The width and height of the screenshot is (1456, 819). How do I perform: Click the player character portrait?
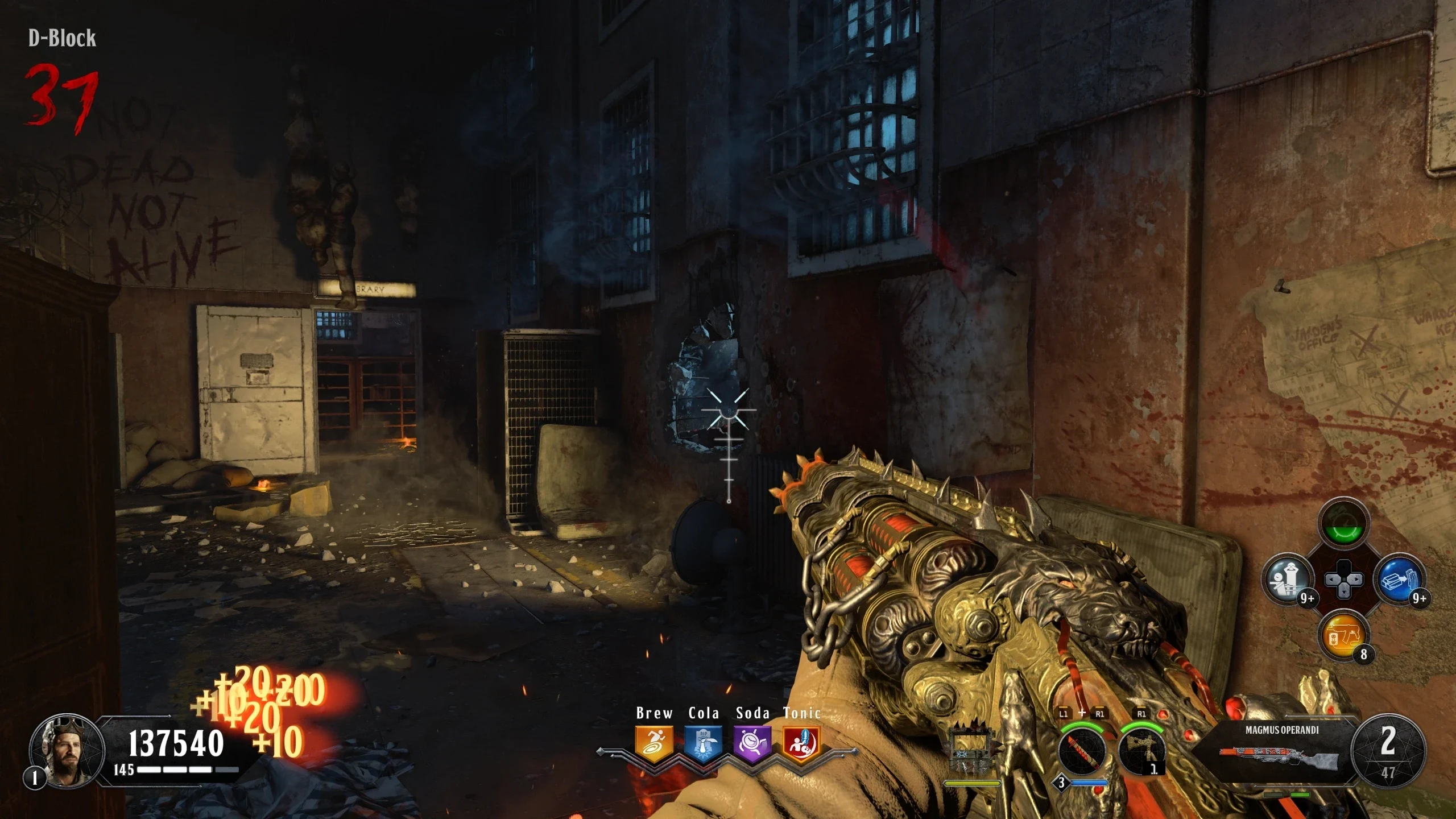(67, 750)
